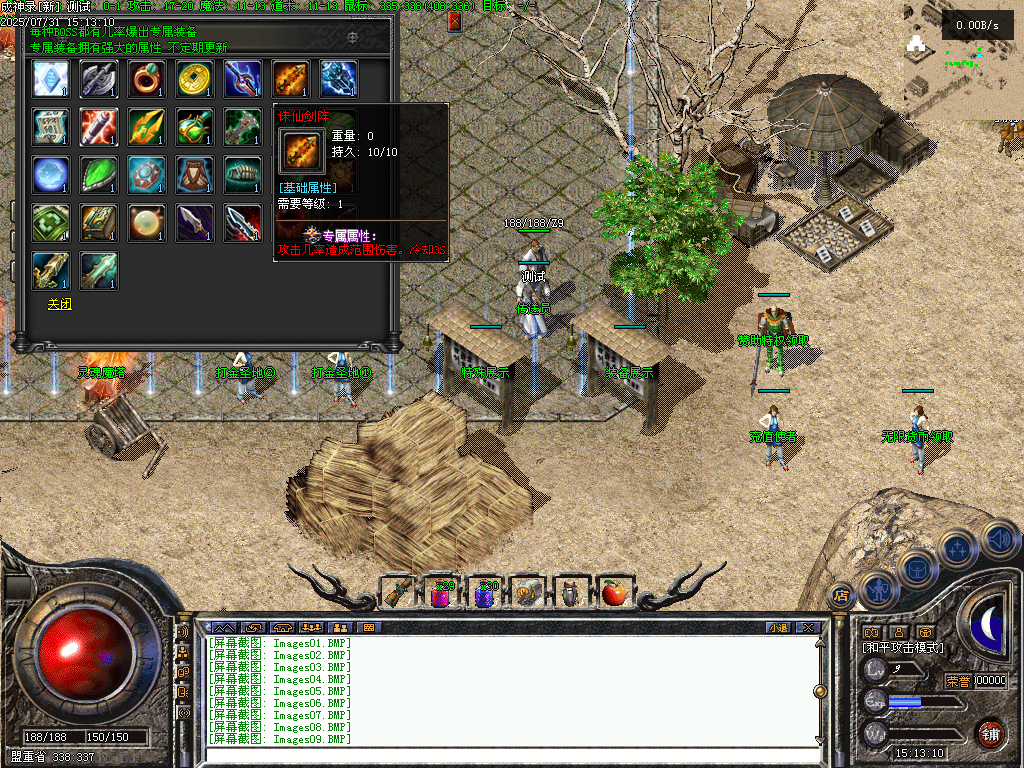The height and width of the screenshot is (768, 1024).
Task: Close the panel with the red X button
Action: point(455,20)
